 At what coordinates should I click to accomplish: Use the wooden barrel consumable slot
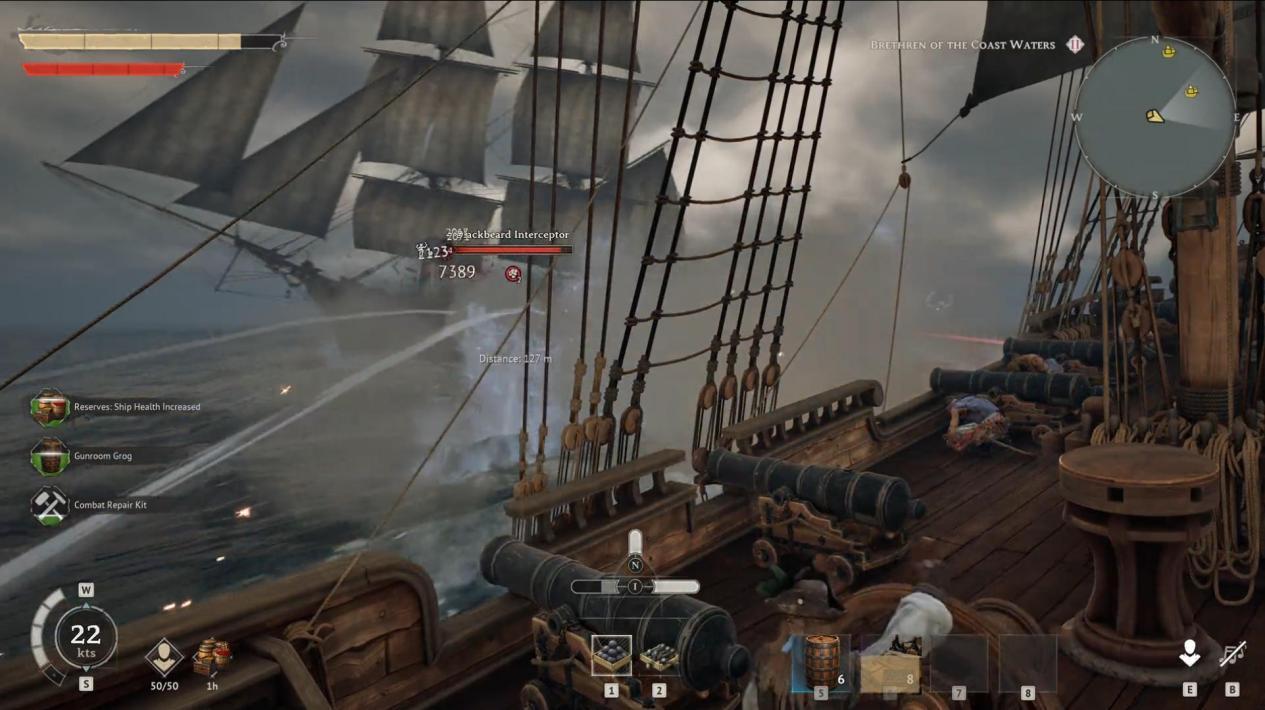click(x=821, y=661)
